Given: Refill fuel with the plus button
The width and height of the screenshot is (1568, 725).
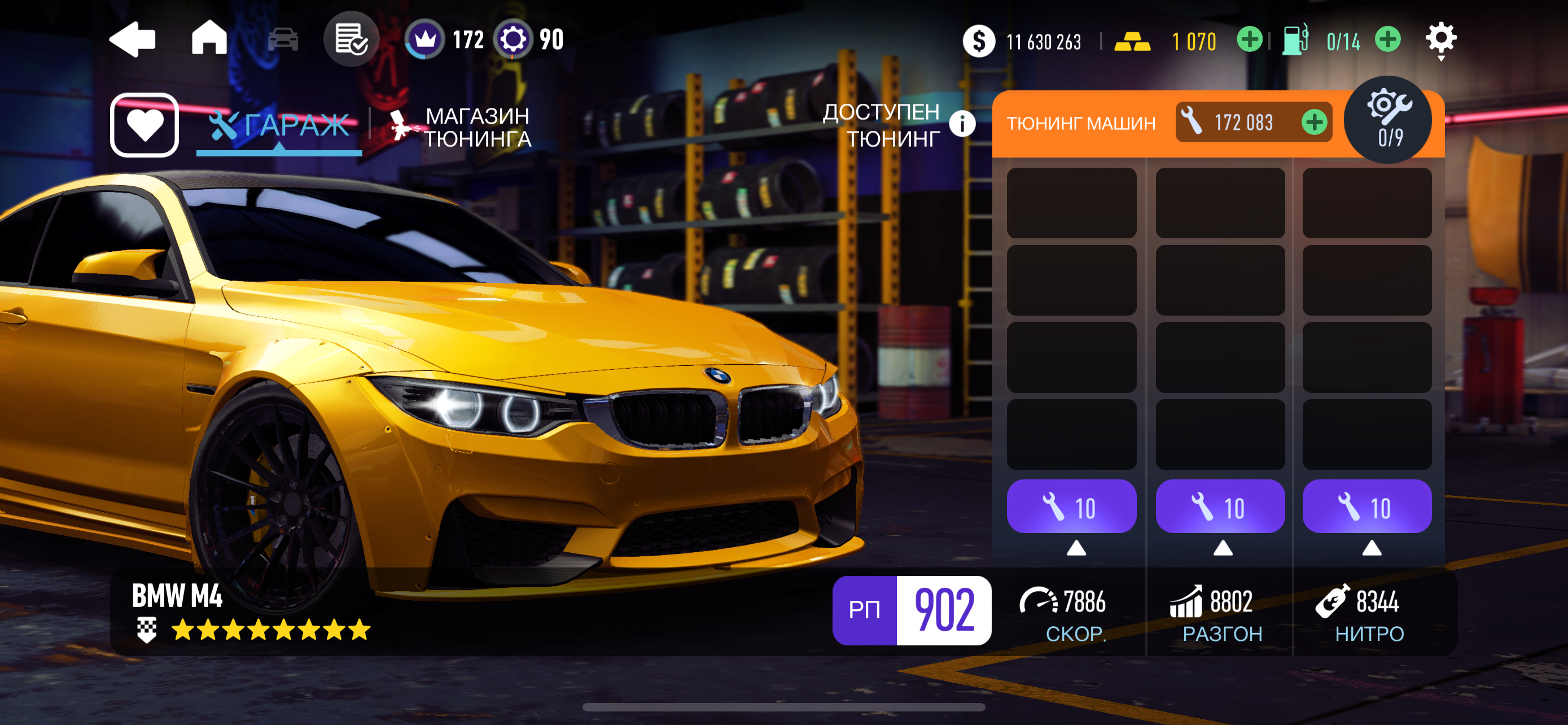Looking at the screenshot, I should pos(1387,40).
